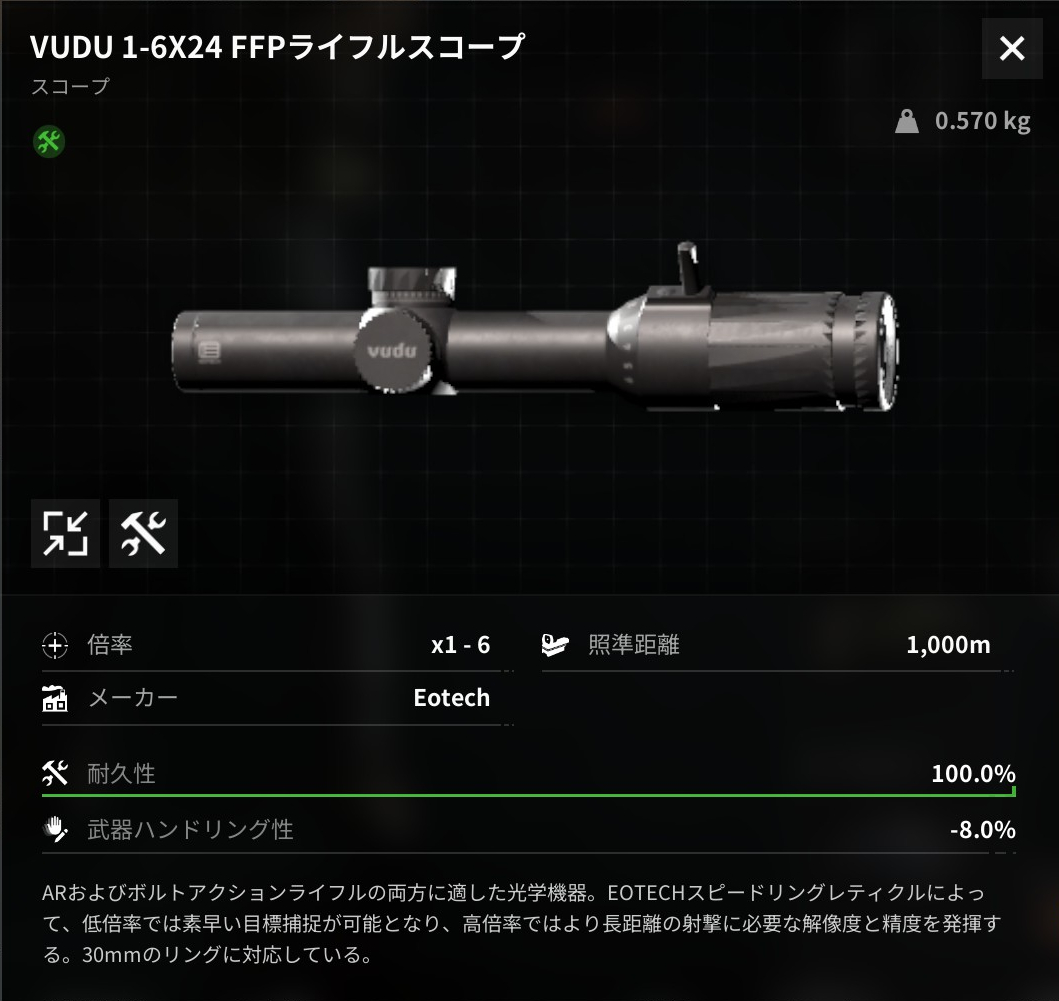This screenshot has height=1001, width=1059.
Task: Open the wrench and screwdriver repair button
Action: pyautogui.click(x=143, y=533)
